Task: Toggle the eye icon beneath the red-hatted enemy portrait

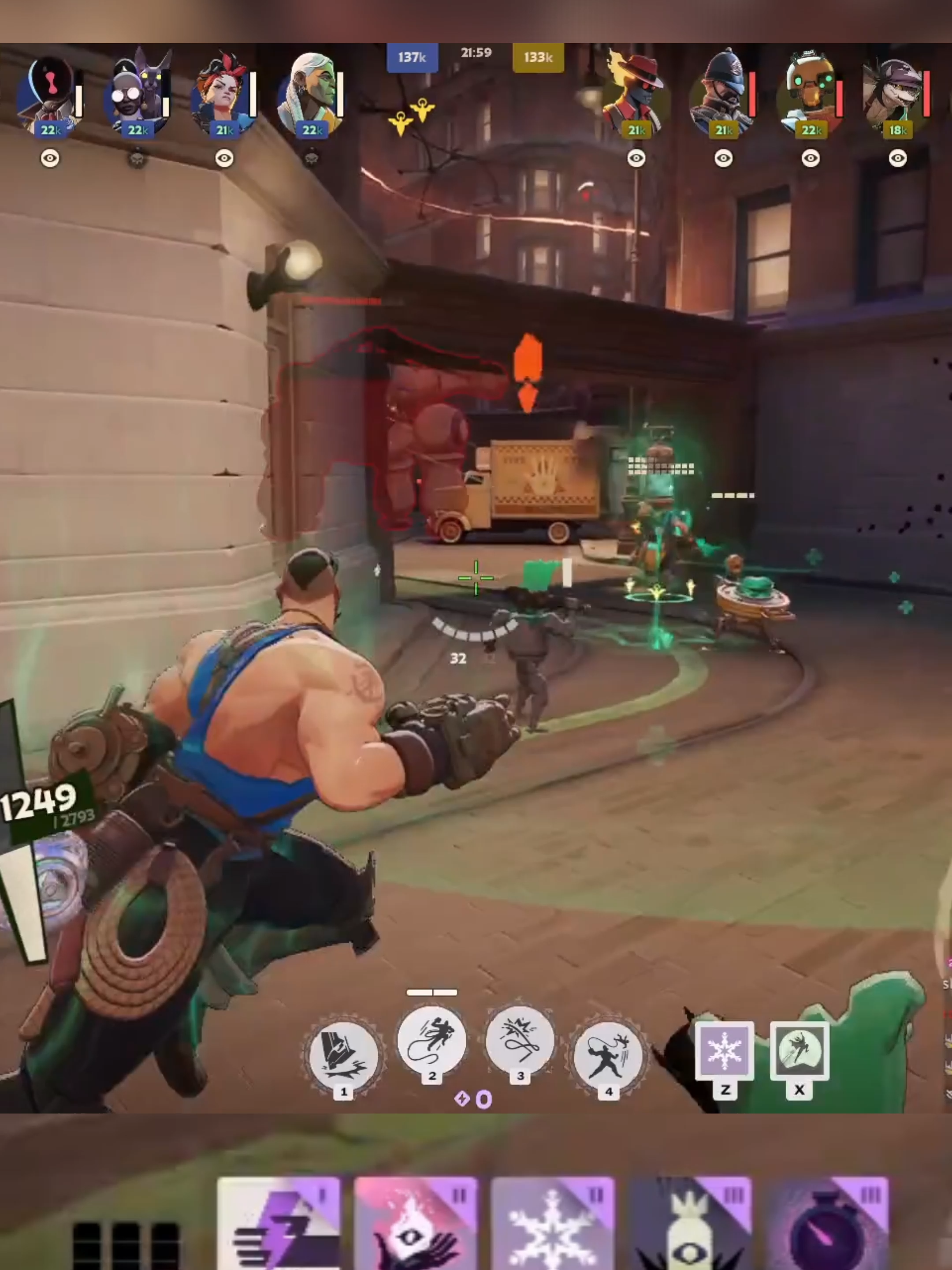Action: pos(636,158)
